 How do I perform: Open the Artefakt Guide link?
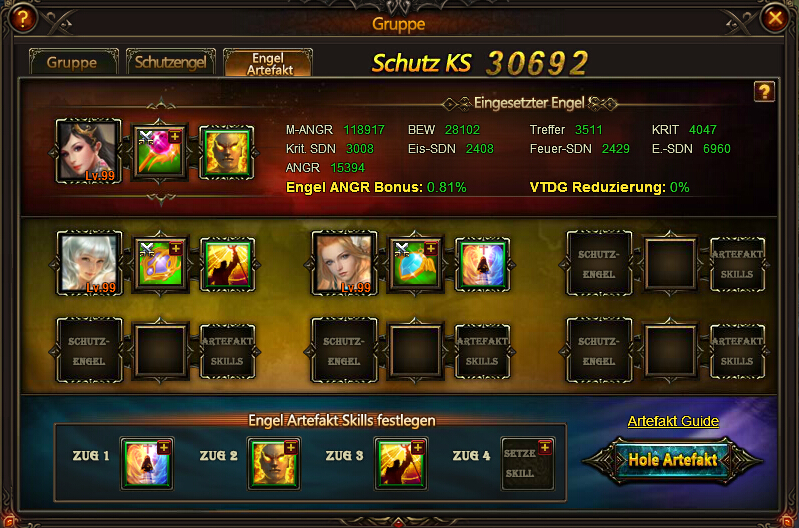tap(672, 421)
